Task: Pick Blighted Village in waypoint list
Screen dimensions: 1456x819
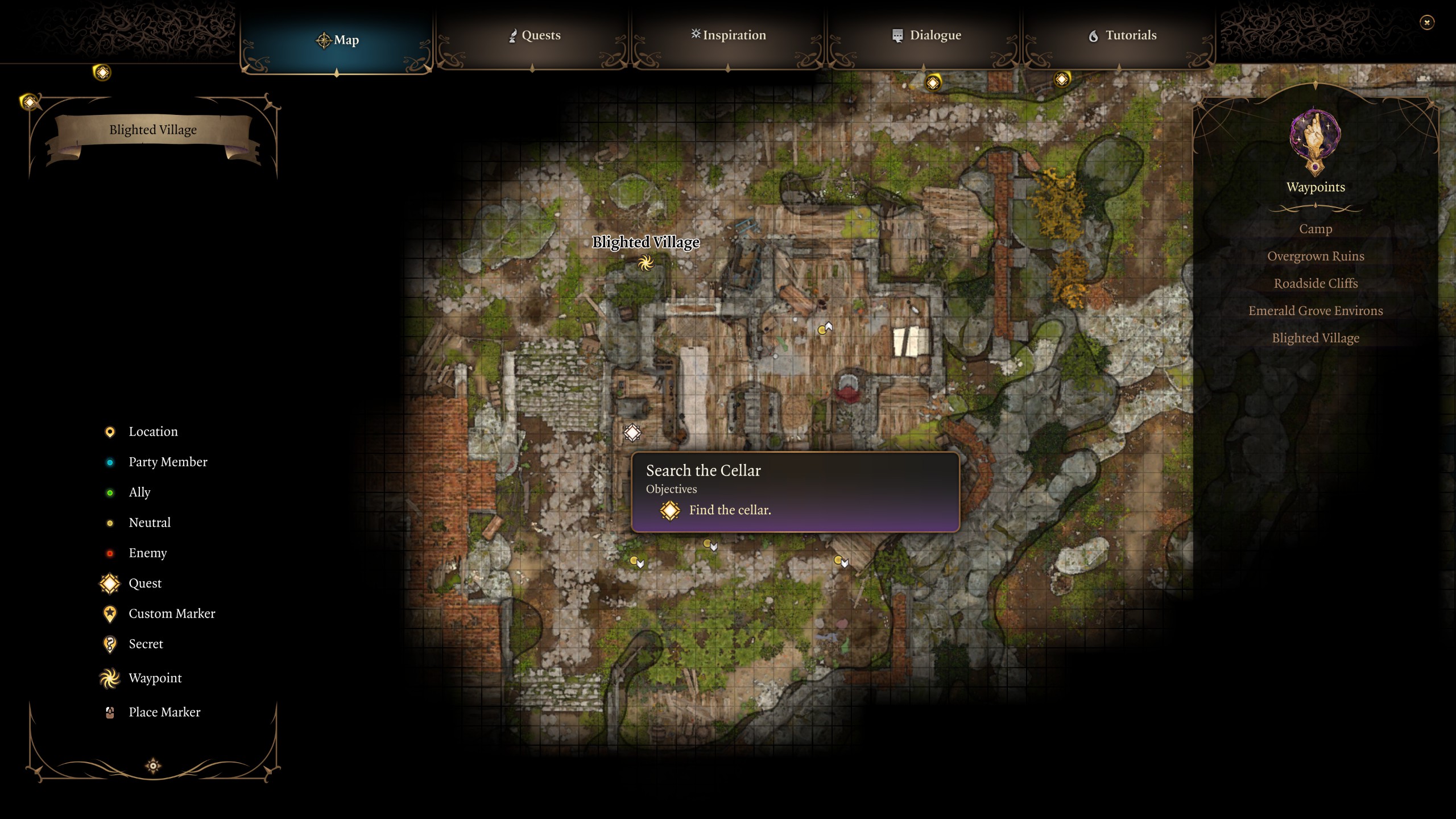Action: 1315,338
